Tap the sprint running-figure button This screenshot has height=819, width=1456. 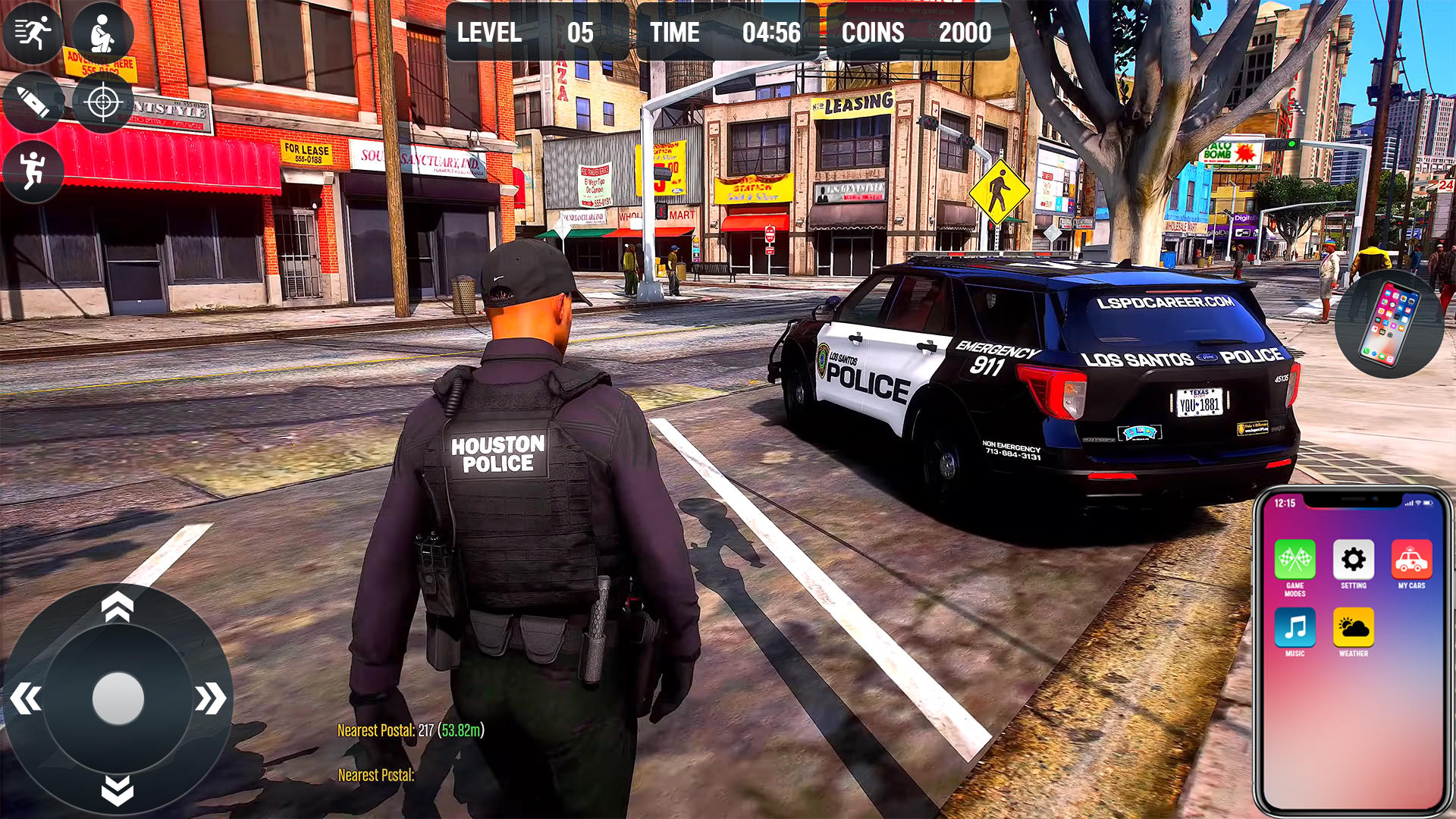pyautogui.click(x=33, y=33)
